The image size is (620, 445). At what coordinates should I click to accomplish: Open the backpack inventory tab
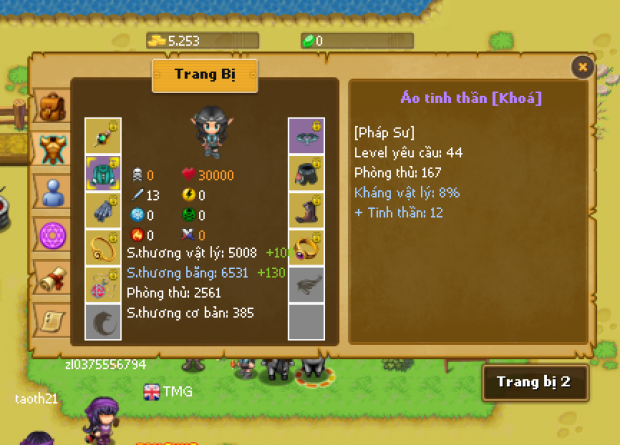click(49, 107)
